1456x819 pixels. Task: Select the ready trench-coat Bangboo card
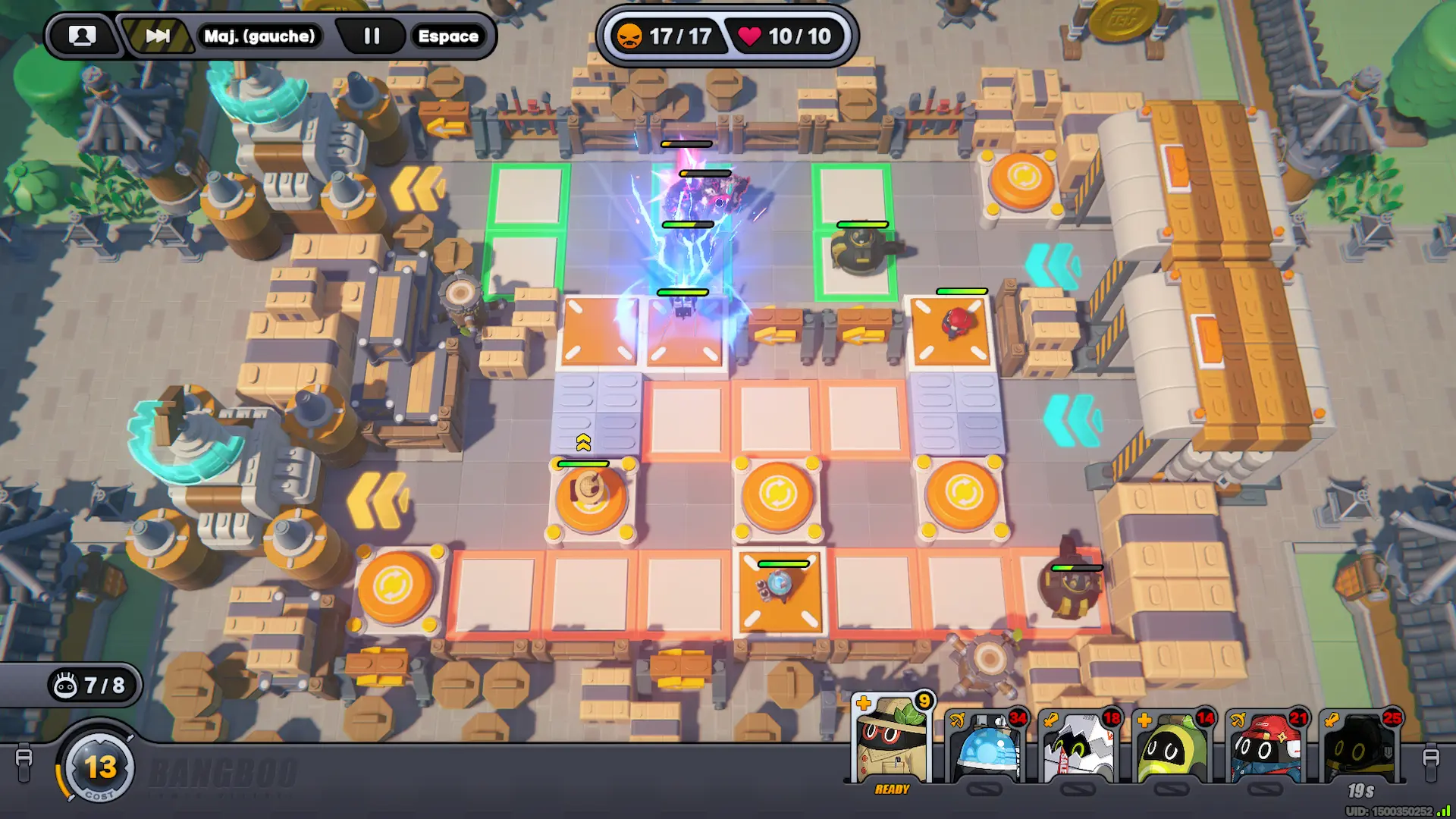click(x=892, y=743)
